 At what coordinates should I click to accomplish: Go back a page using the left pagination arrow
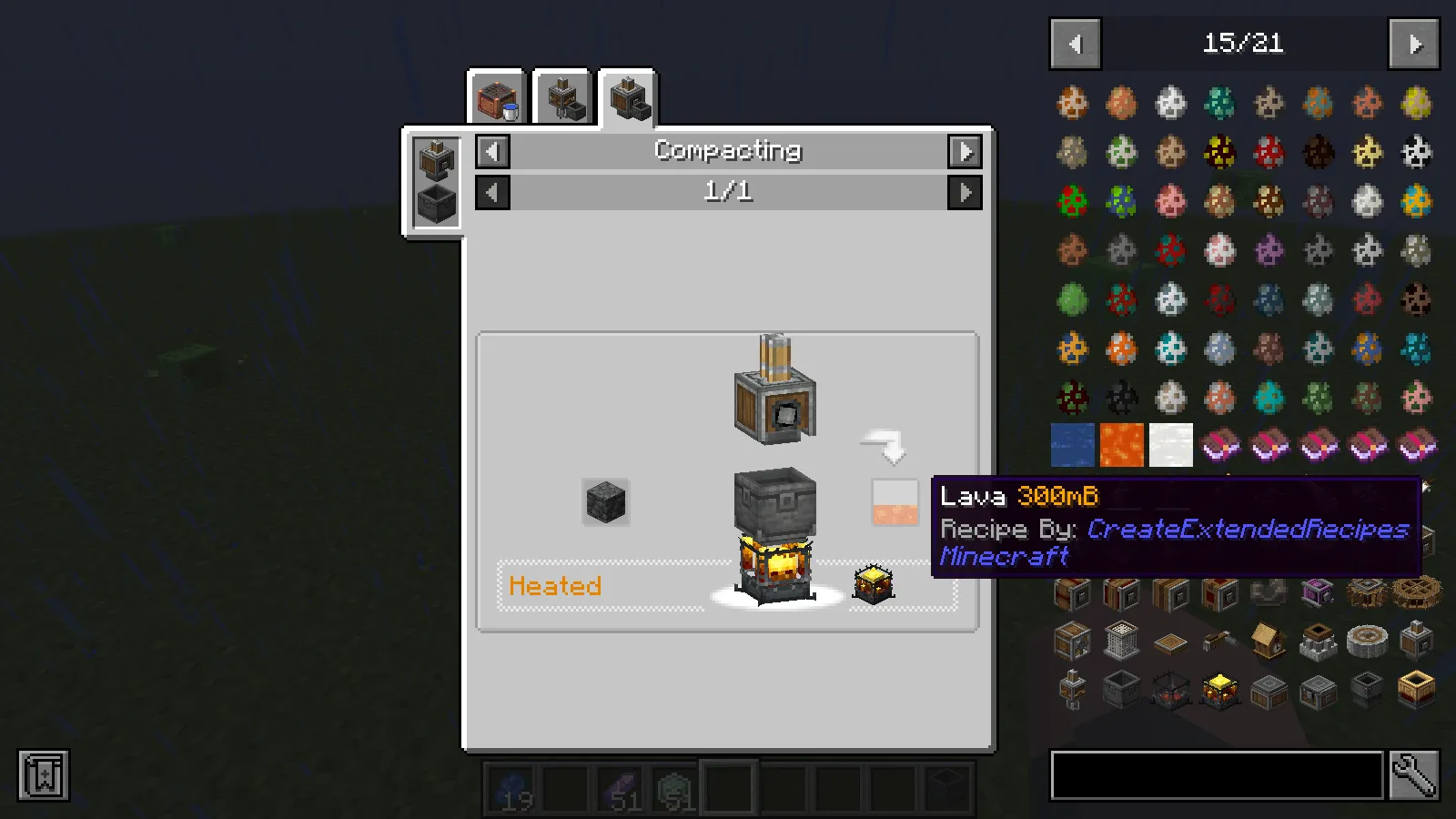point(1075,44)
